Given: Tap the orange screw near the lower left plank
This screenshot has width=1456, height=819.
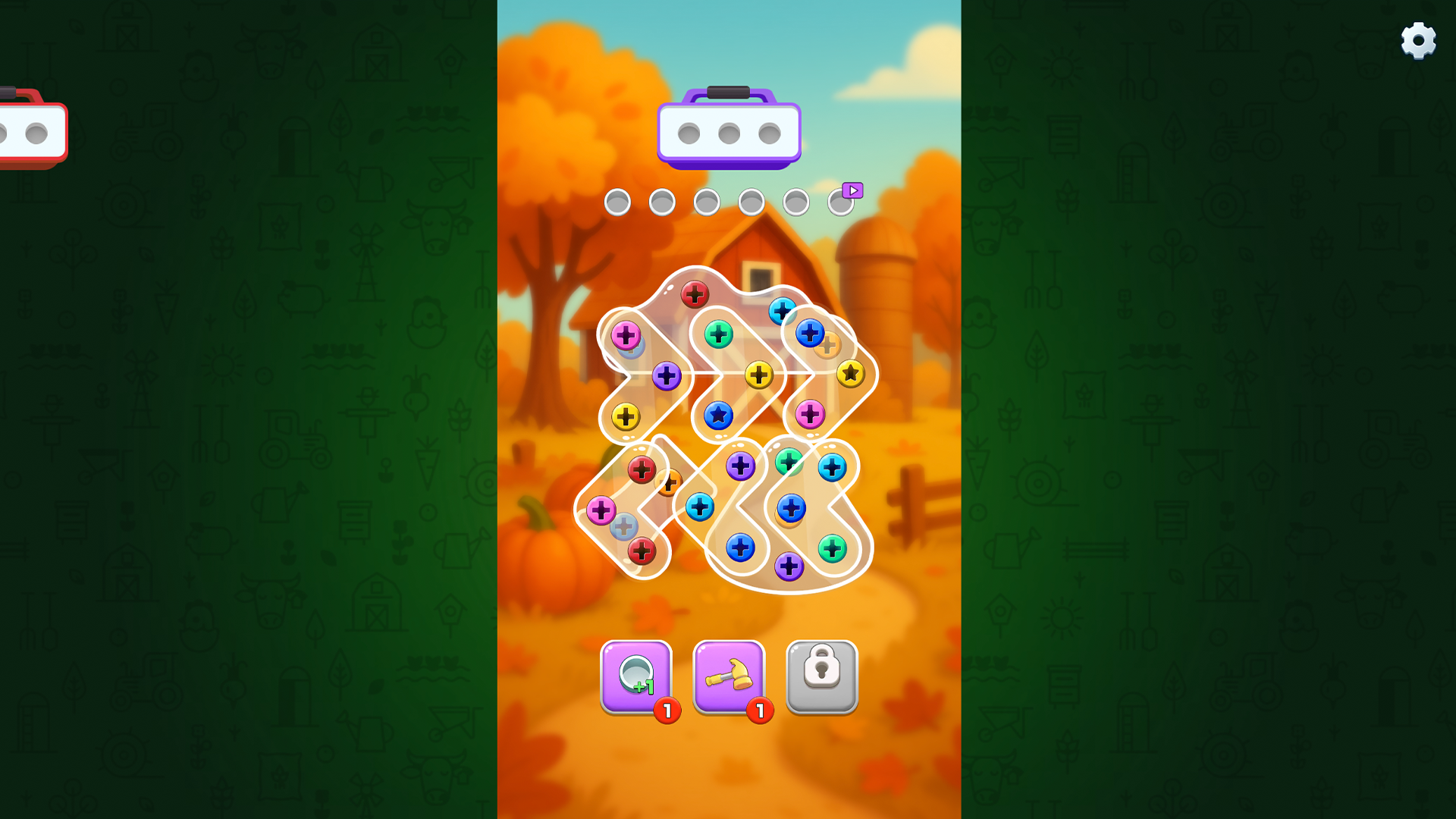Looking at the screenshot, I should pos(670,481).
